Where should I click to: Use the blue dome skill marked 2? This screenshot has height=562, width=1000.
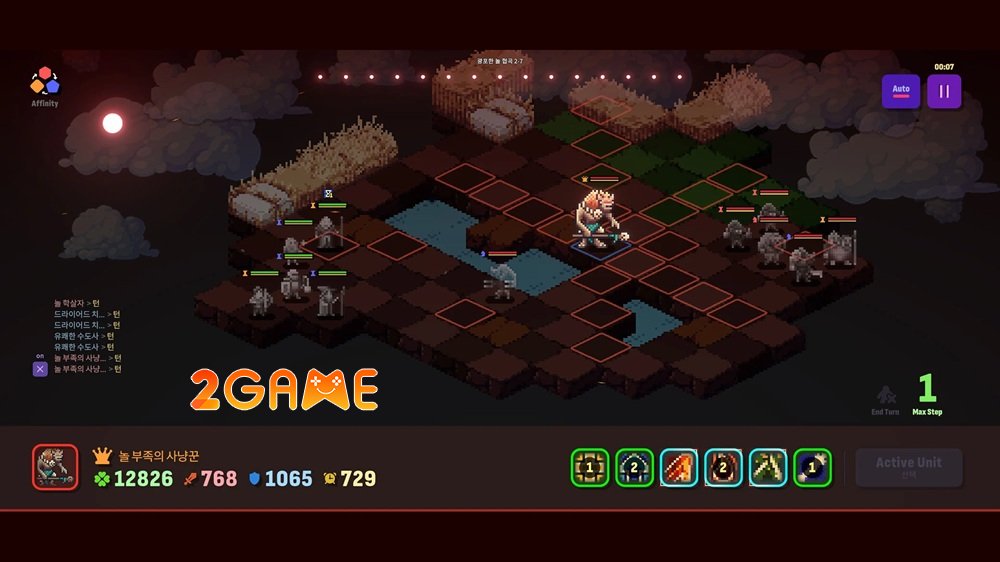pos(634,467)
